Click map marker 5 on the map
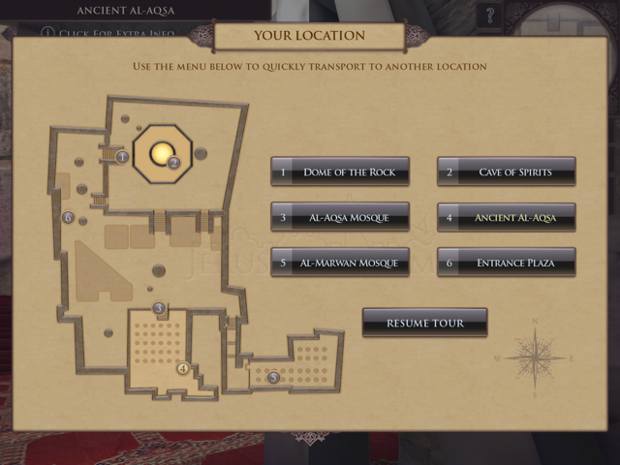Image resolution: width=620 pixels, height=465 pixels. pos(273,378)
